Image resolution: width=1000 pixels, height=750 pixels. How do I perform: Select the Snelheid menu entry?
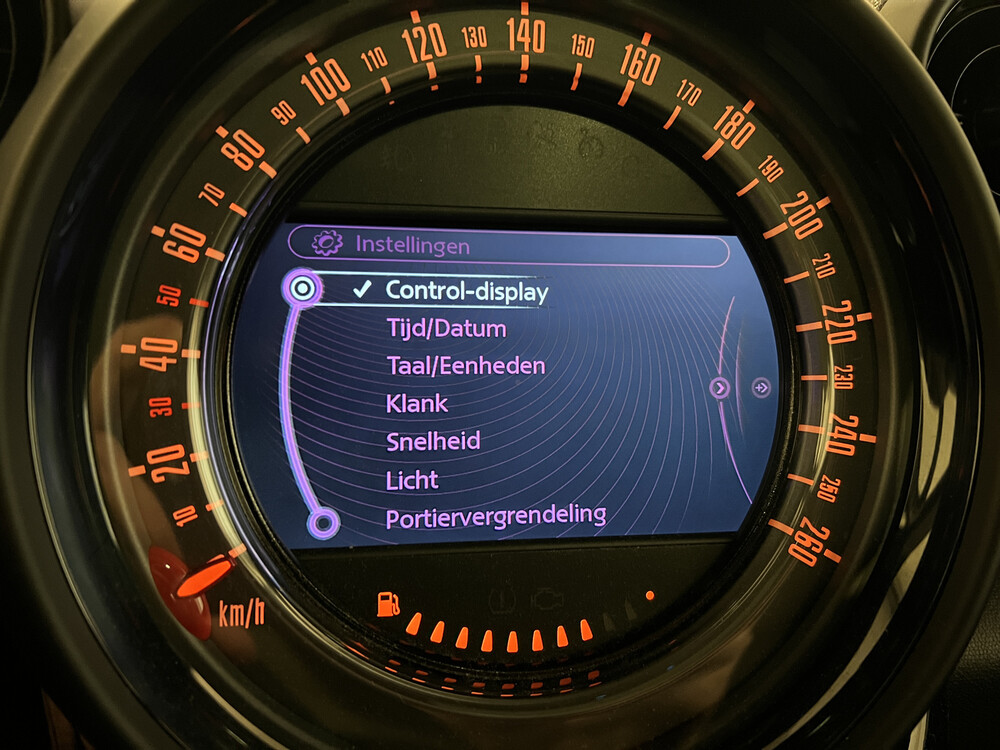(x=433, y=441)
